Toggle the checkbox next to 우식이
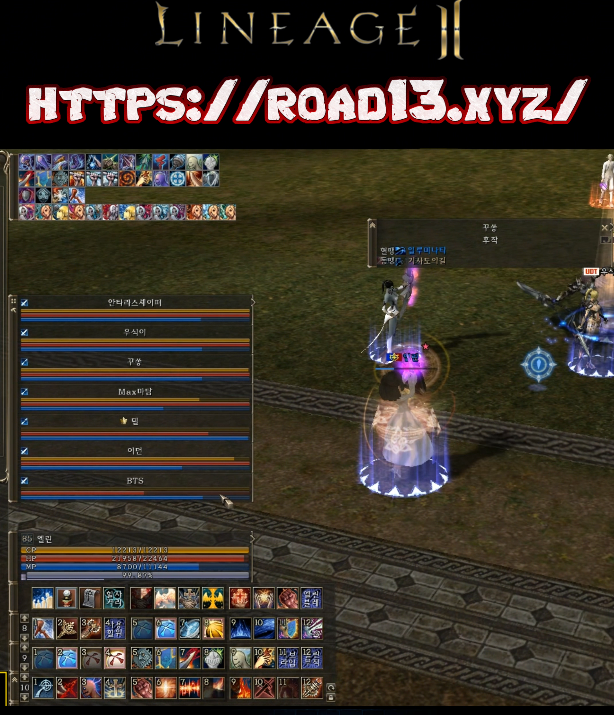The height and width of the screenshot is (715, 614). 25,332
